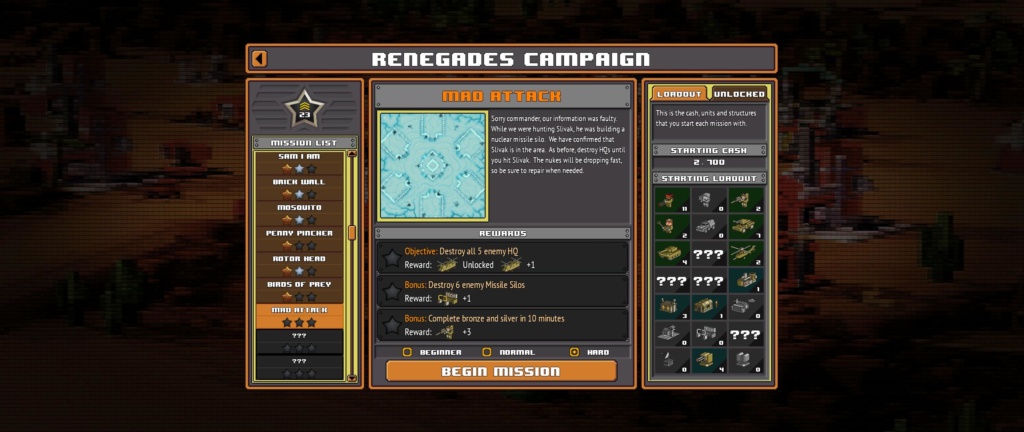Switch to the Unlocked tab
The image size is (1024, 432).
740,94
